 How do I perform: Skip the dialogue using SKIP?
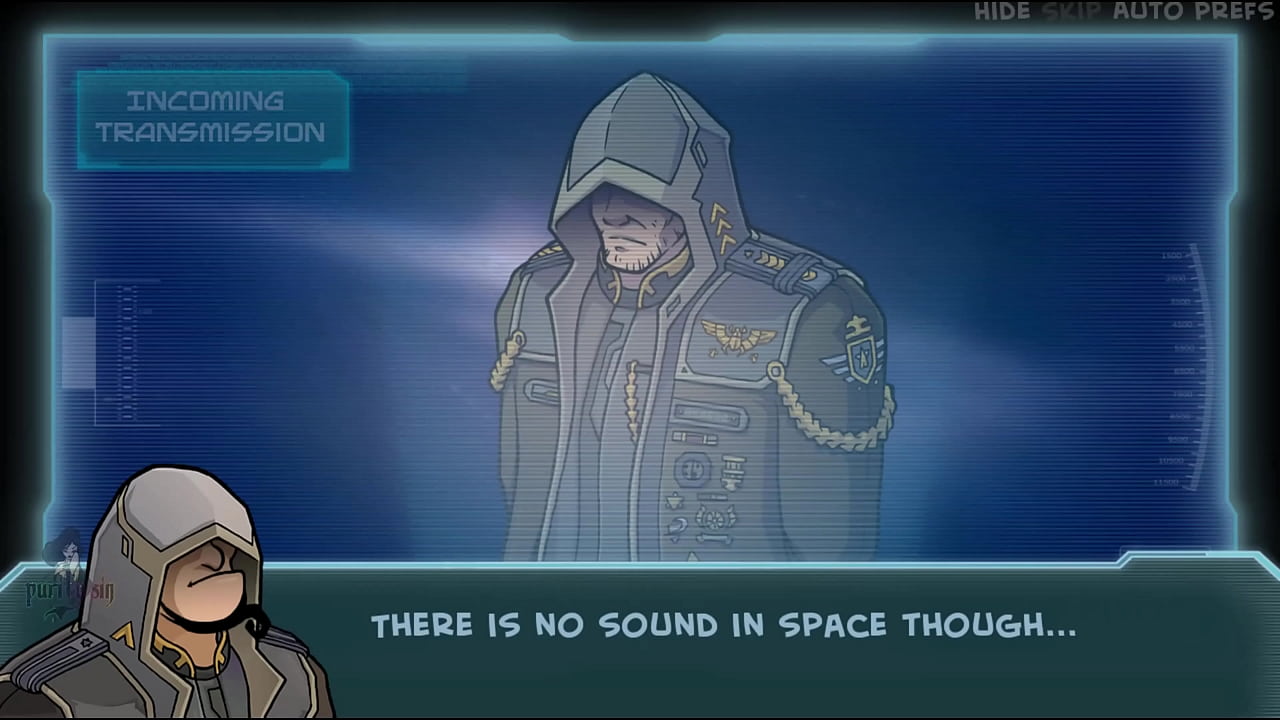coord(1072,12)
